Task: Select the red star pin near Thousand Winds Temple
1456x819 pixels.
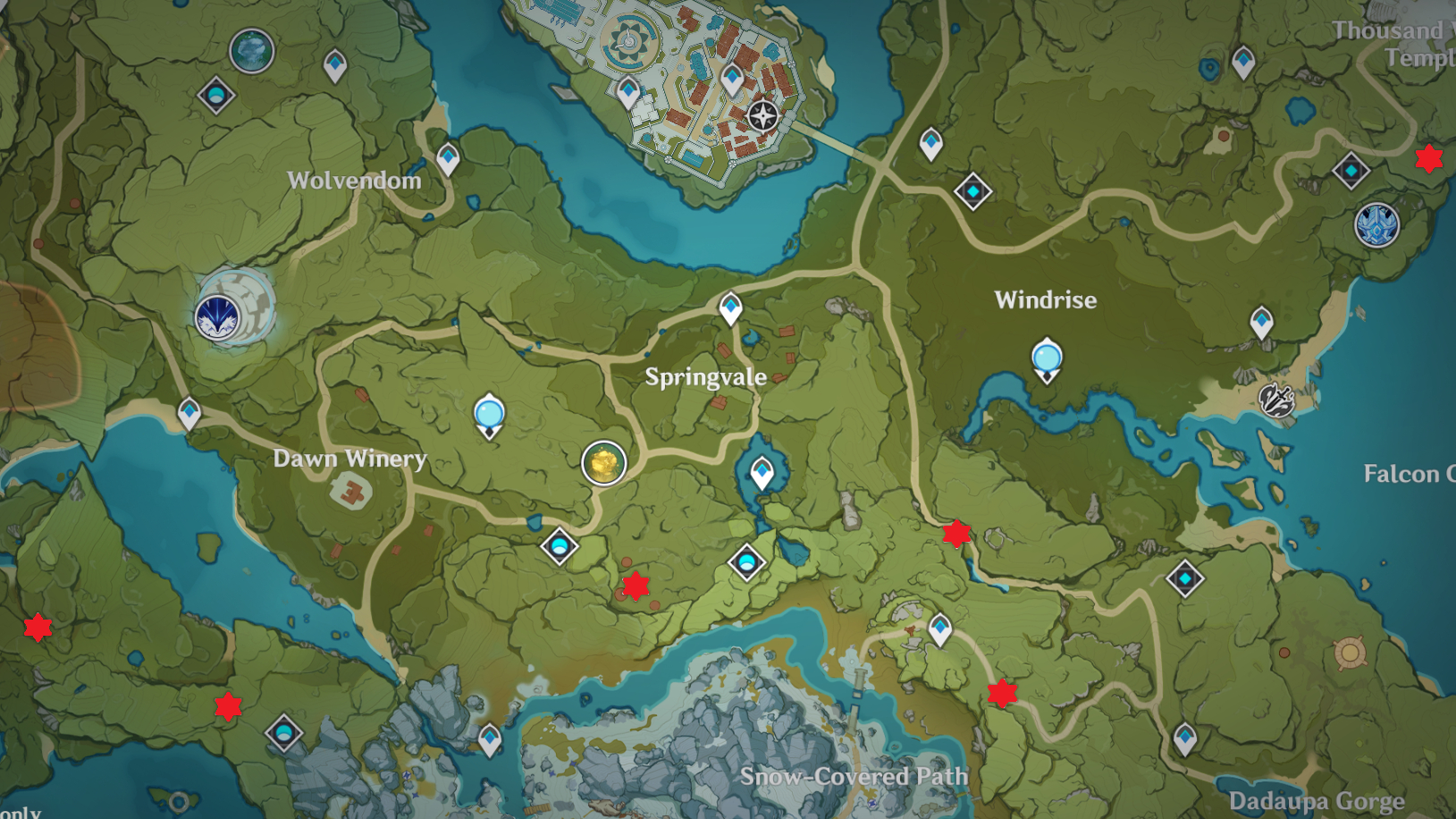Action: (x=1428, y=159)
